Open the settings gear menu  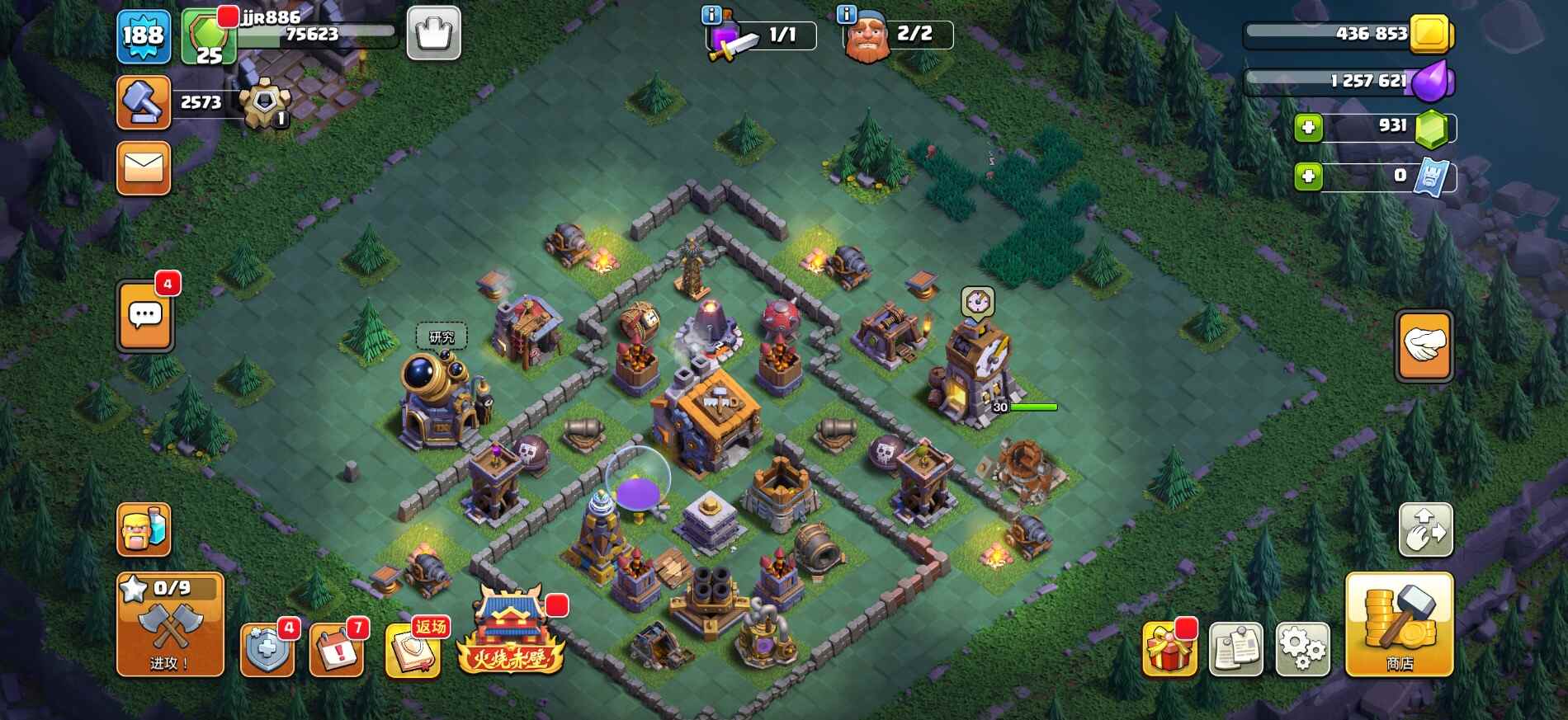pos(1302,650)
